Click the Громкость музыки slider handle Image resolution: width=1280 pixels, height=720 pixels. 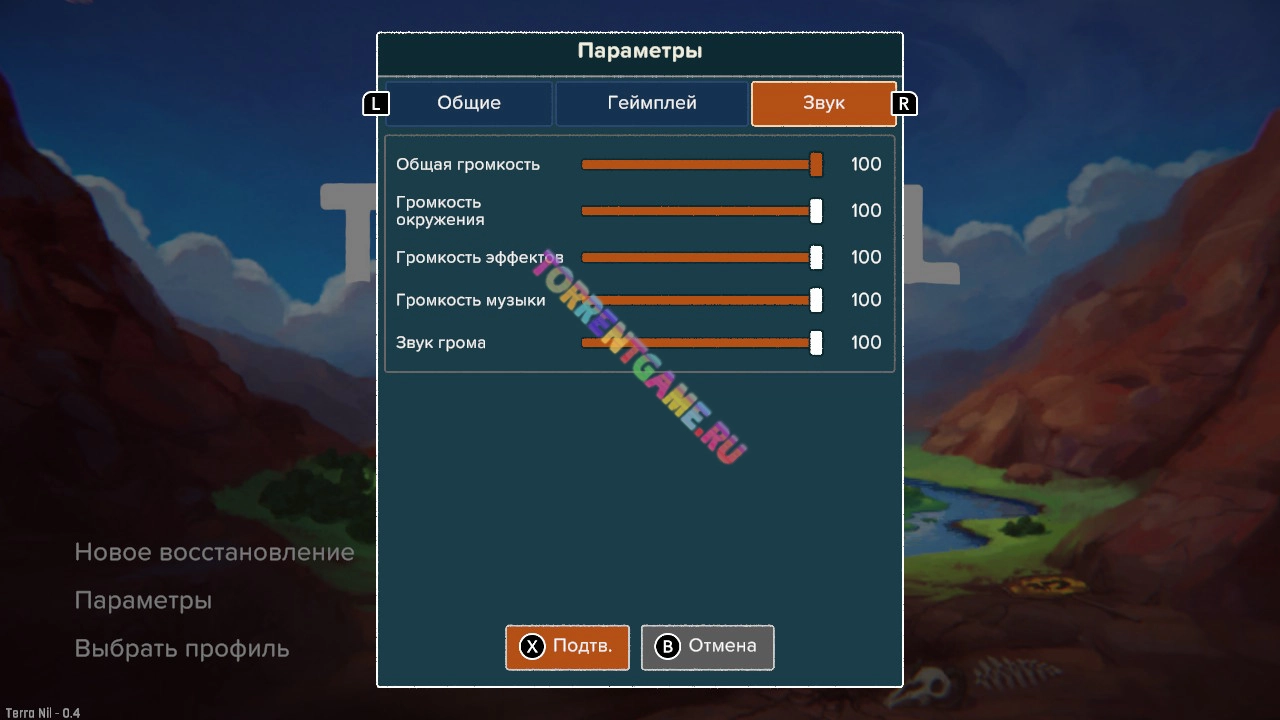[x=815, y=299]
